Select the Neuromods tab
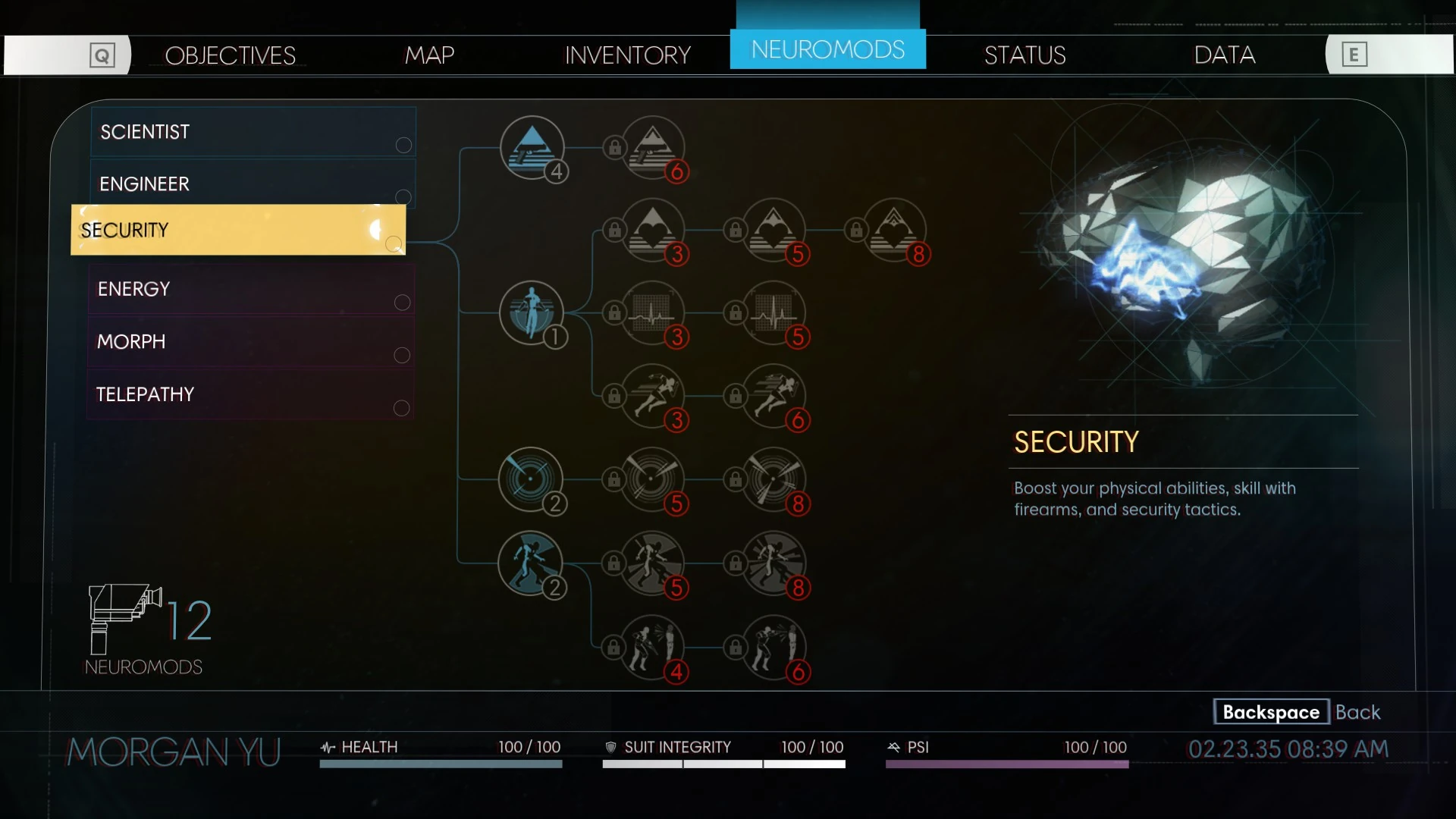The width and height of the screenshot is (1456, 819). (827, 50)
